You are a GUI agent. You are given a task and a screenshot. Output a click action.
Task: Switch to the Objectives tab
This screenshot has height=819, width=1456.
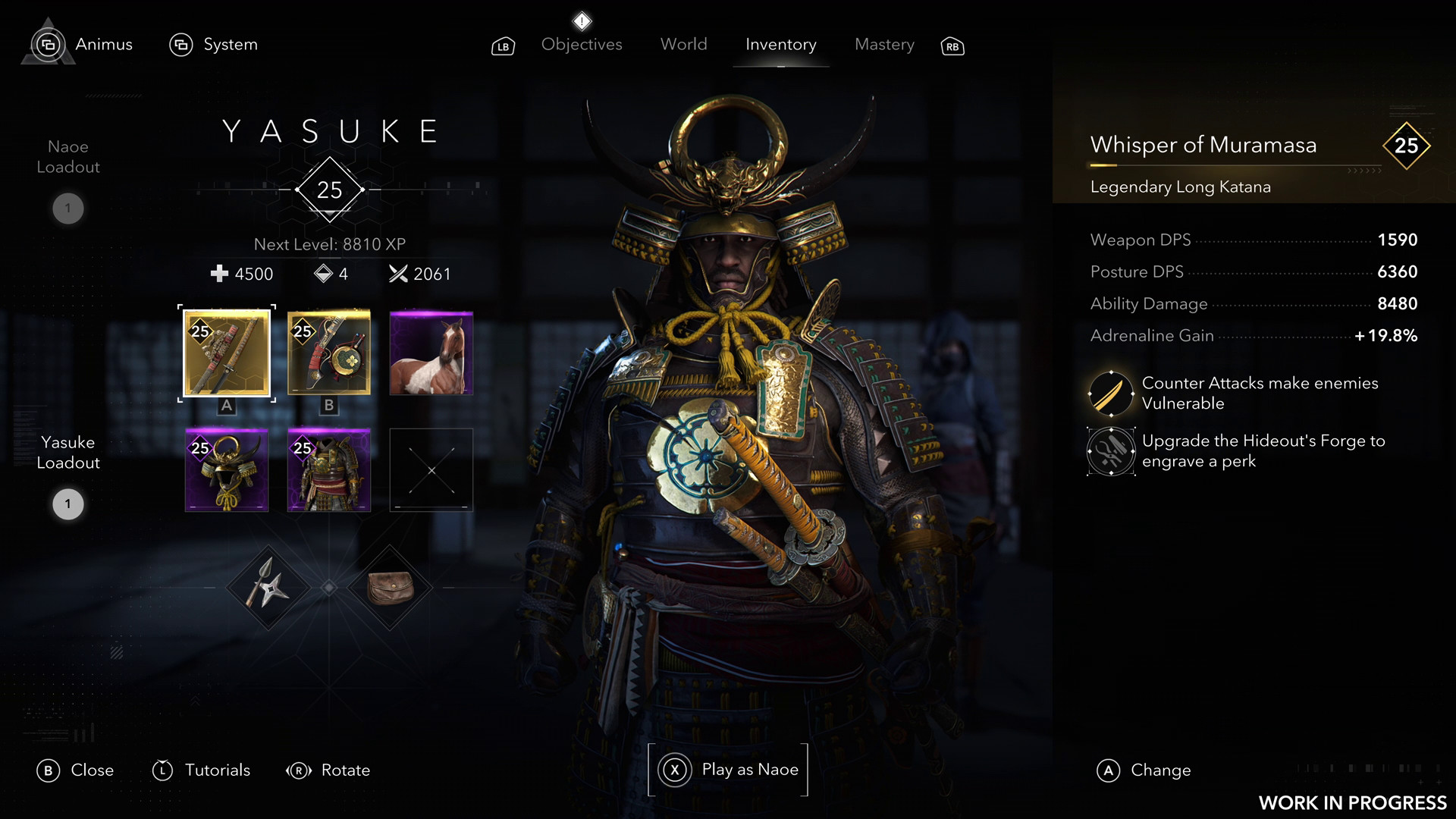click(582, 45)
